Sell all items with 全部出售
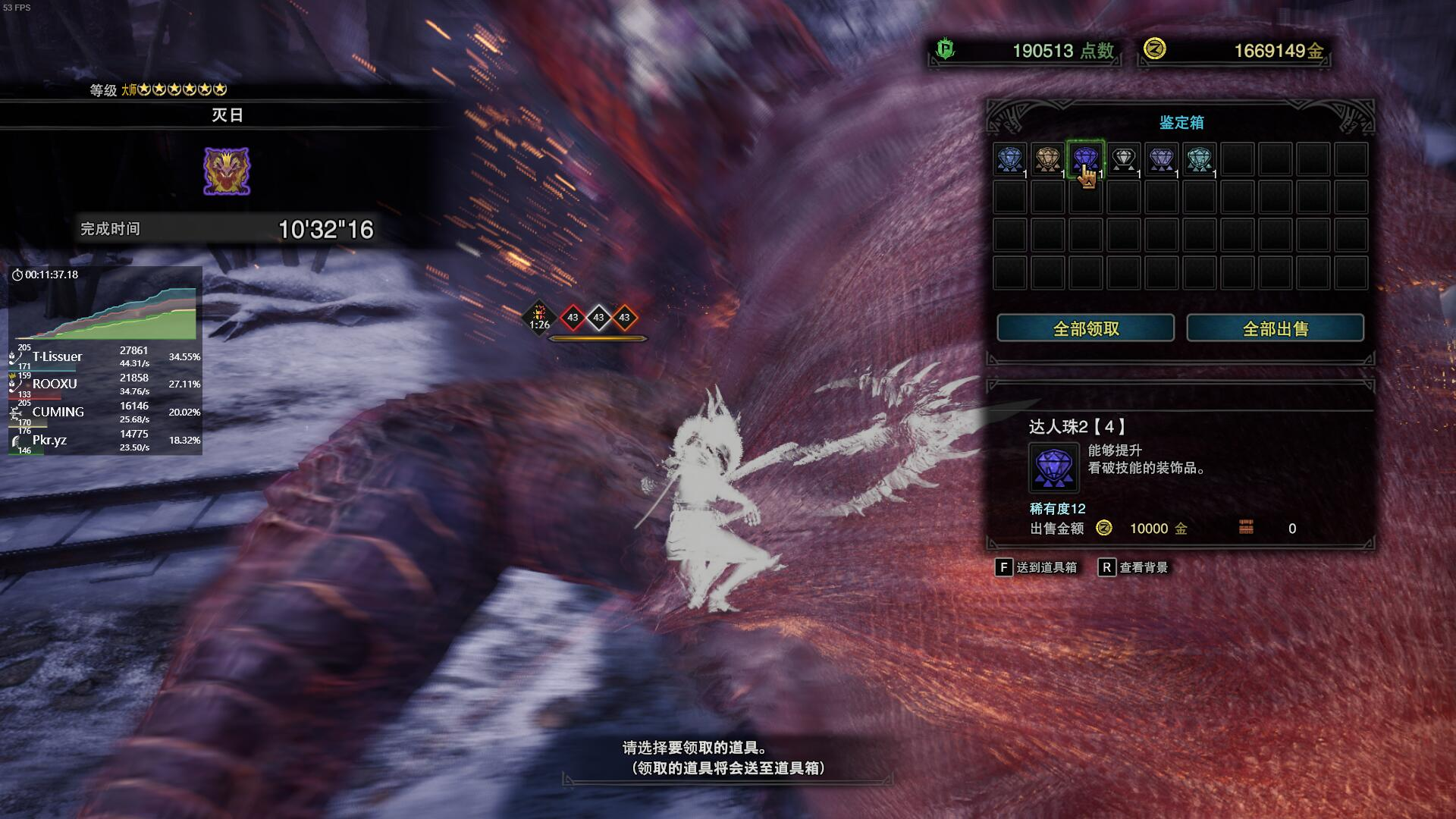Screen dimensions: 1456x819 [1275, 328]
